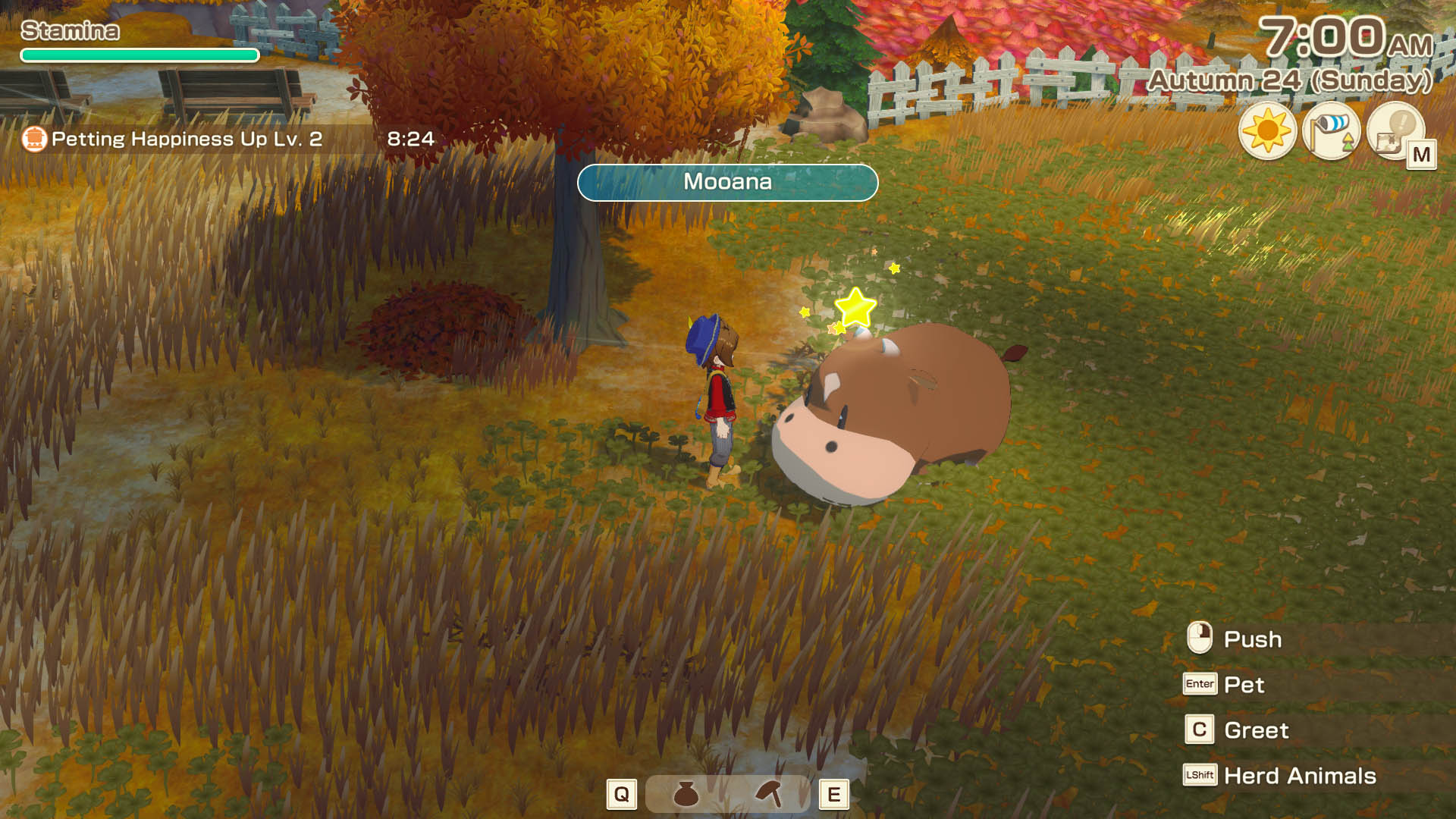
Task: Click the windsock wind indicator icon
Action: point(1331,131)
